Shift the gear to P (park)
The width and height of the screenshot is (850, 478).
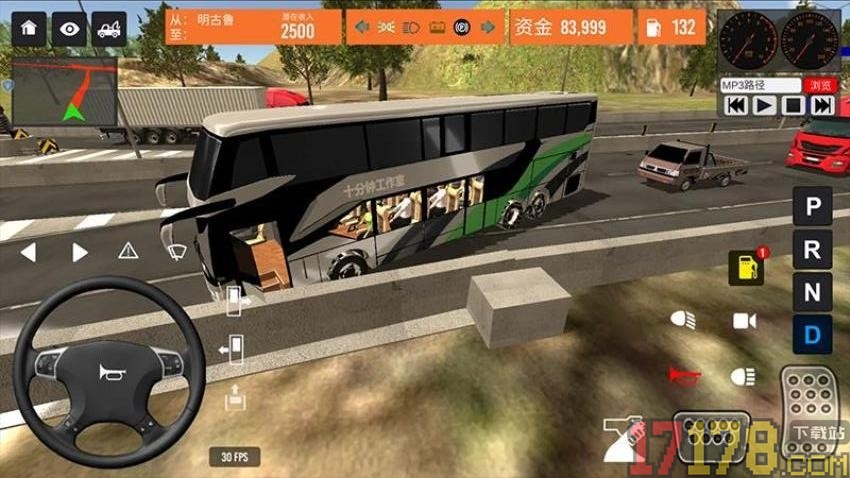813,207
